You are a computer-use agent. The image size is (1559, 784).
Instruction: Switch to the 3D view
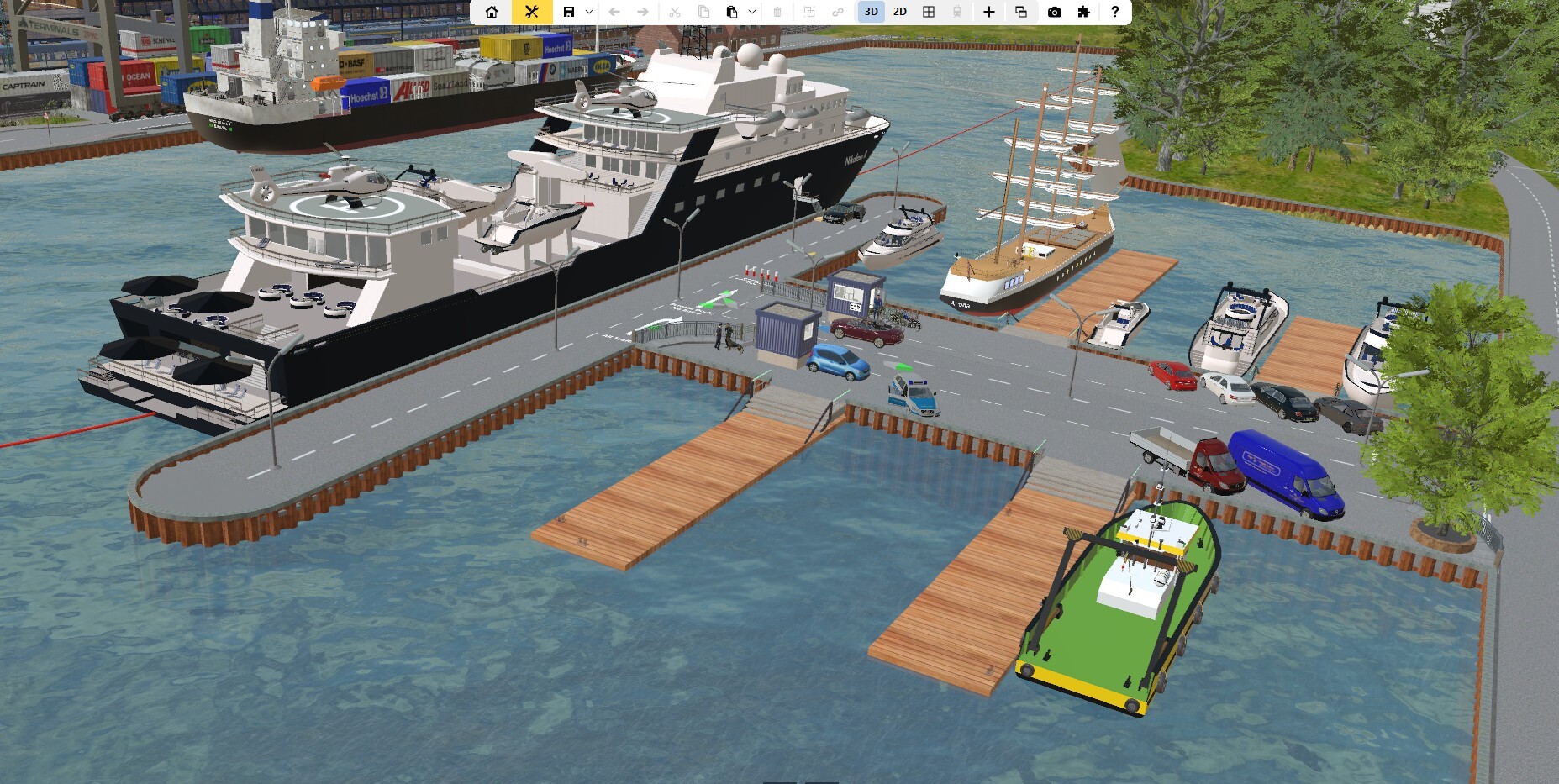point(871,12)
